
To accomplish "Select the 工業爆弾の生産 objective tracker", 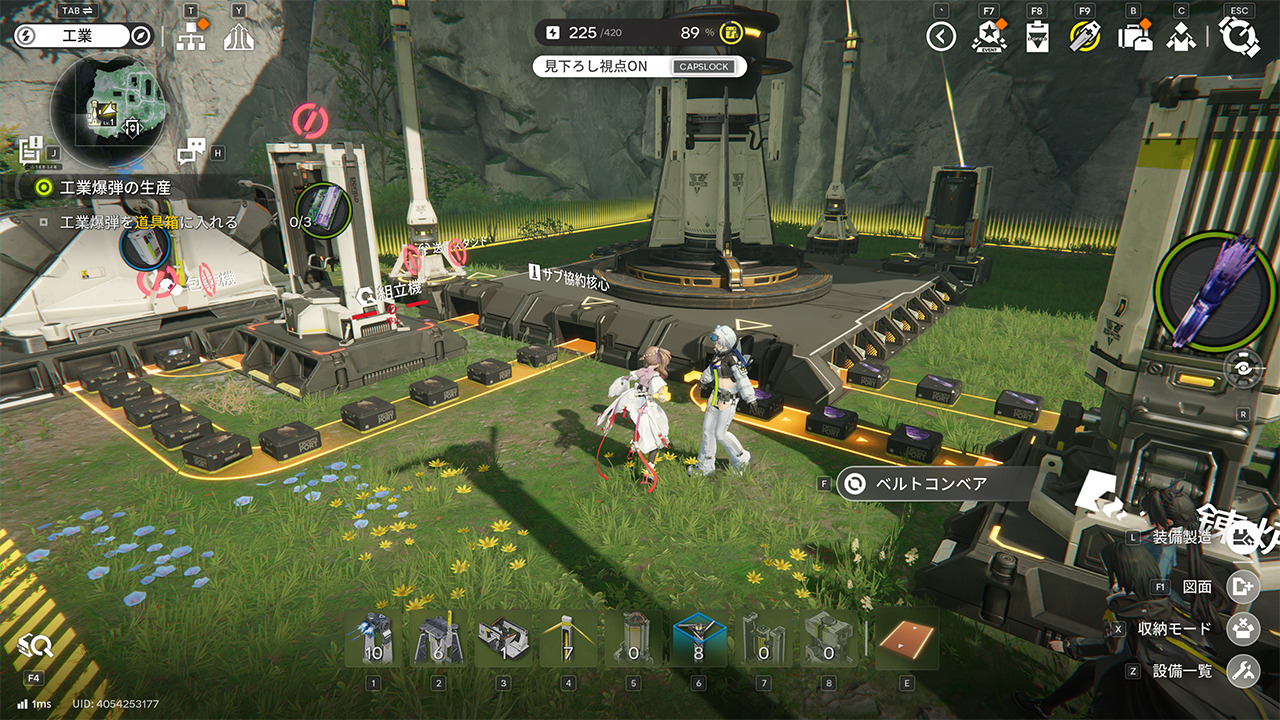I will (115, 187).
